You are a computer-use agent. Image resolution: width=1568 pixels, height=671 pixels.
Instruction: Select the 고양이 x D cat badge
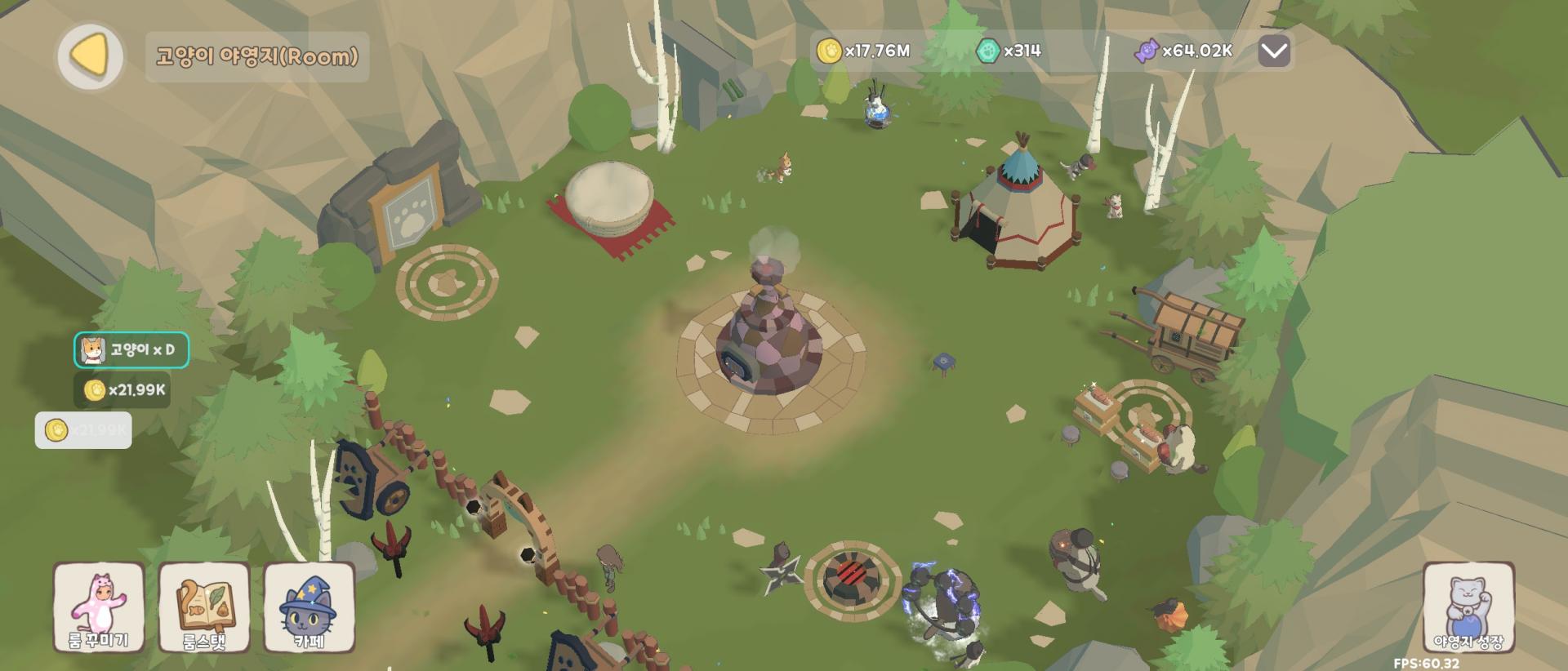[x=131, y=350]
